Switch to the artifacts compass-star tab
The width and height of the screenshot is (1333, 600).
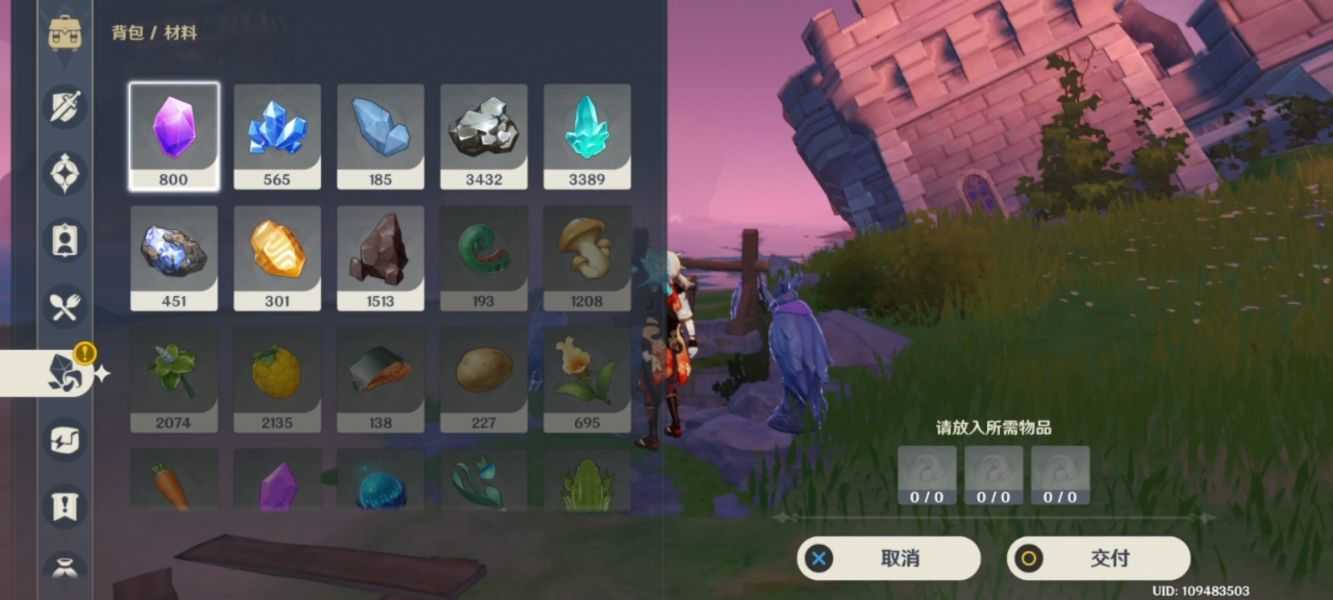coord(66,173)
